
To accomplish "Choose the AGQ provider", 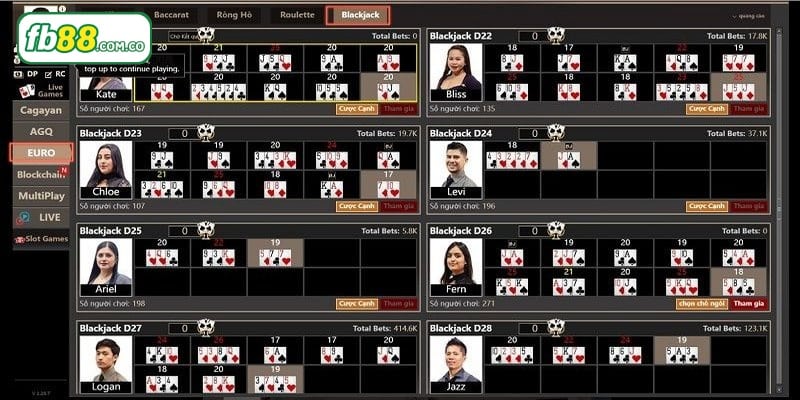I will [x=41, y=132].
